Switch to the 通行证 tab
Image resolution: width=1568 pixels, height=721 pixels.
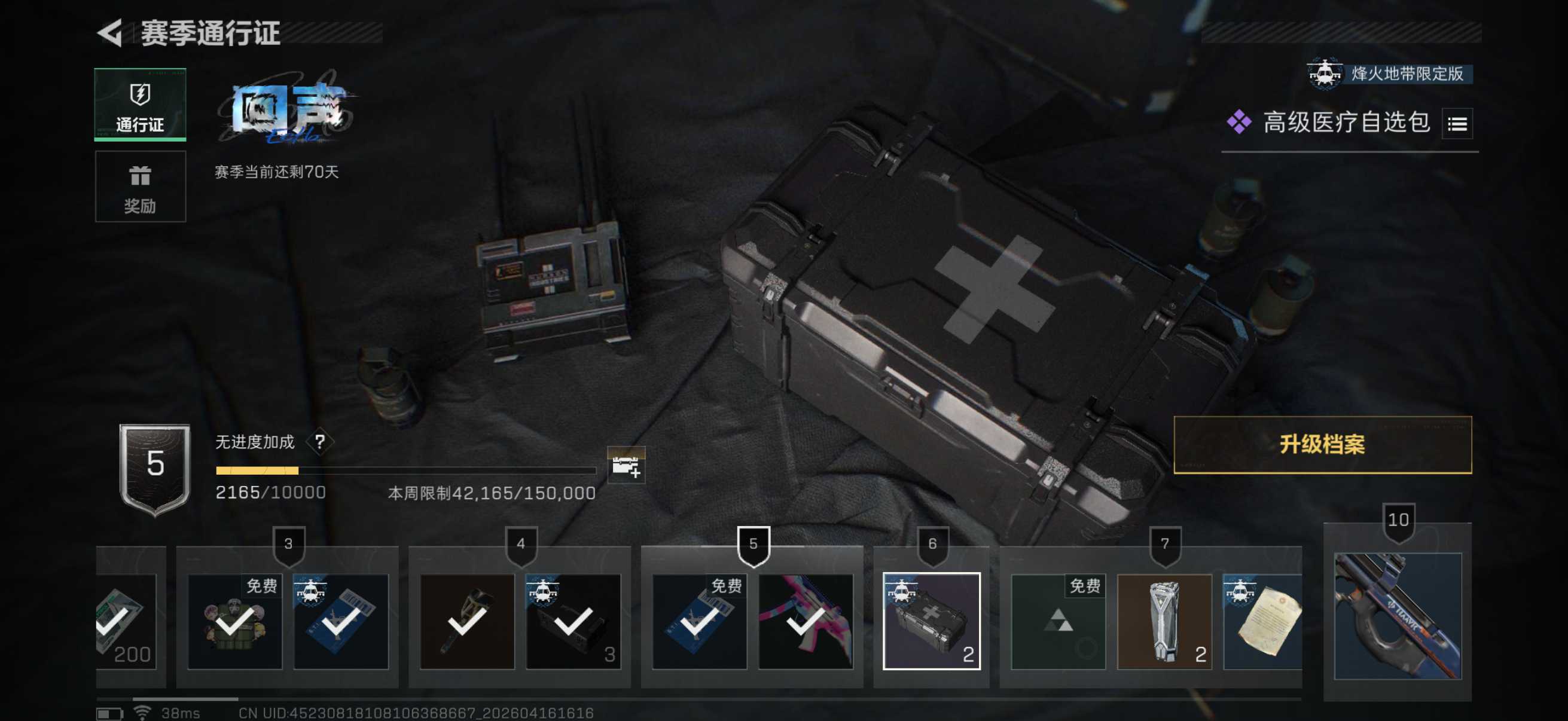point(140,105)
